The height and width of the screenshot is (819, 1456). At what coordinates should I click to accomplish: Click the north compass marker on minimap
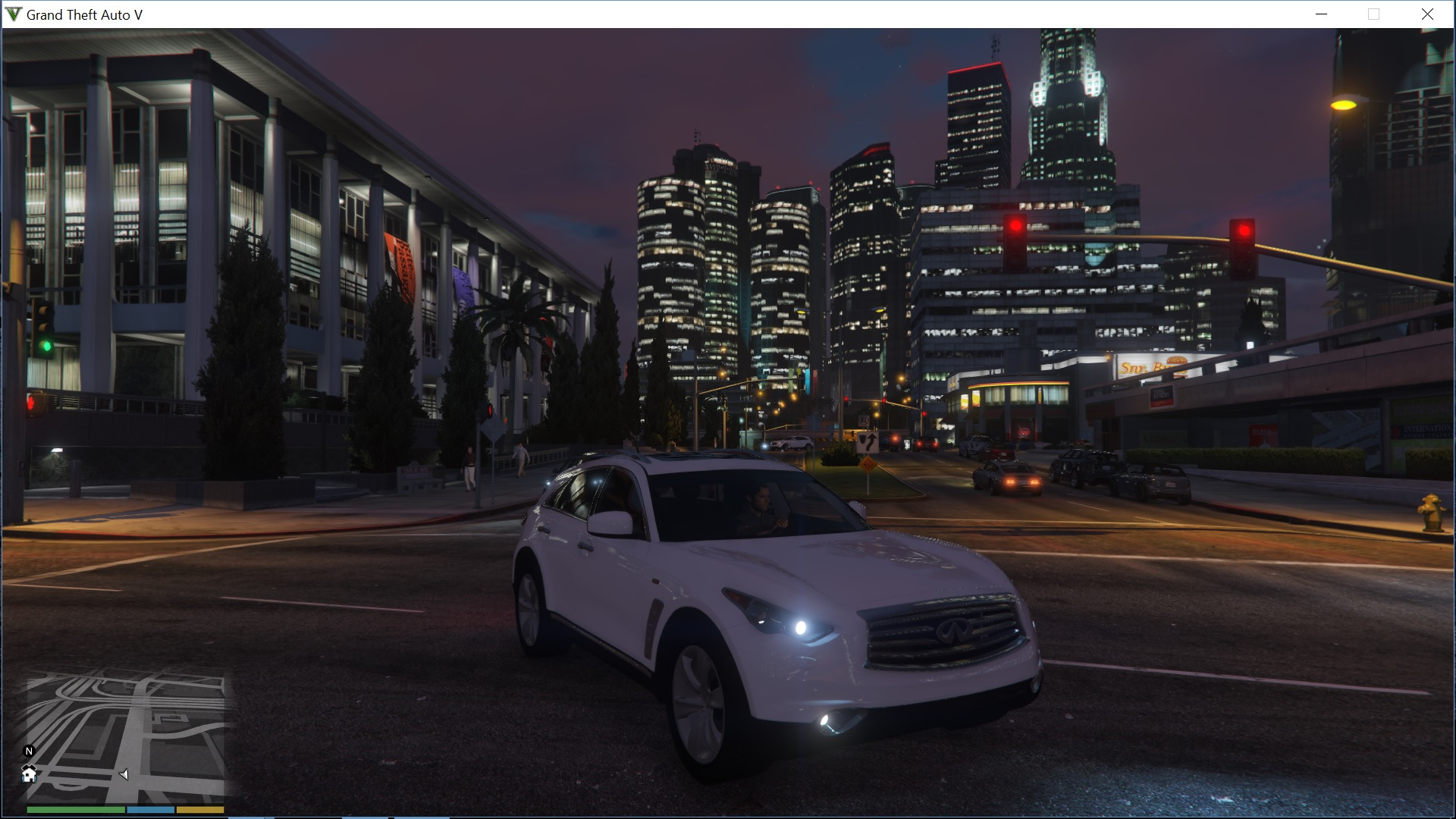click(29, 752)
